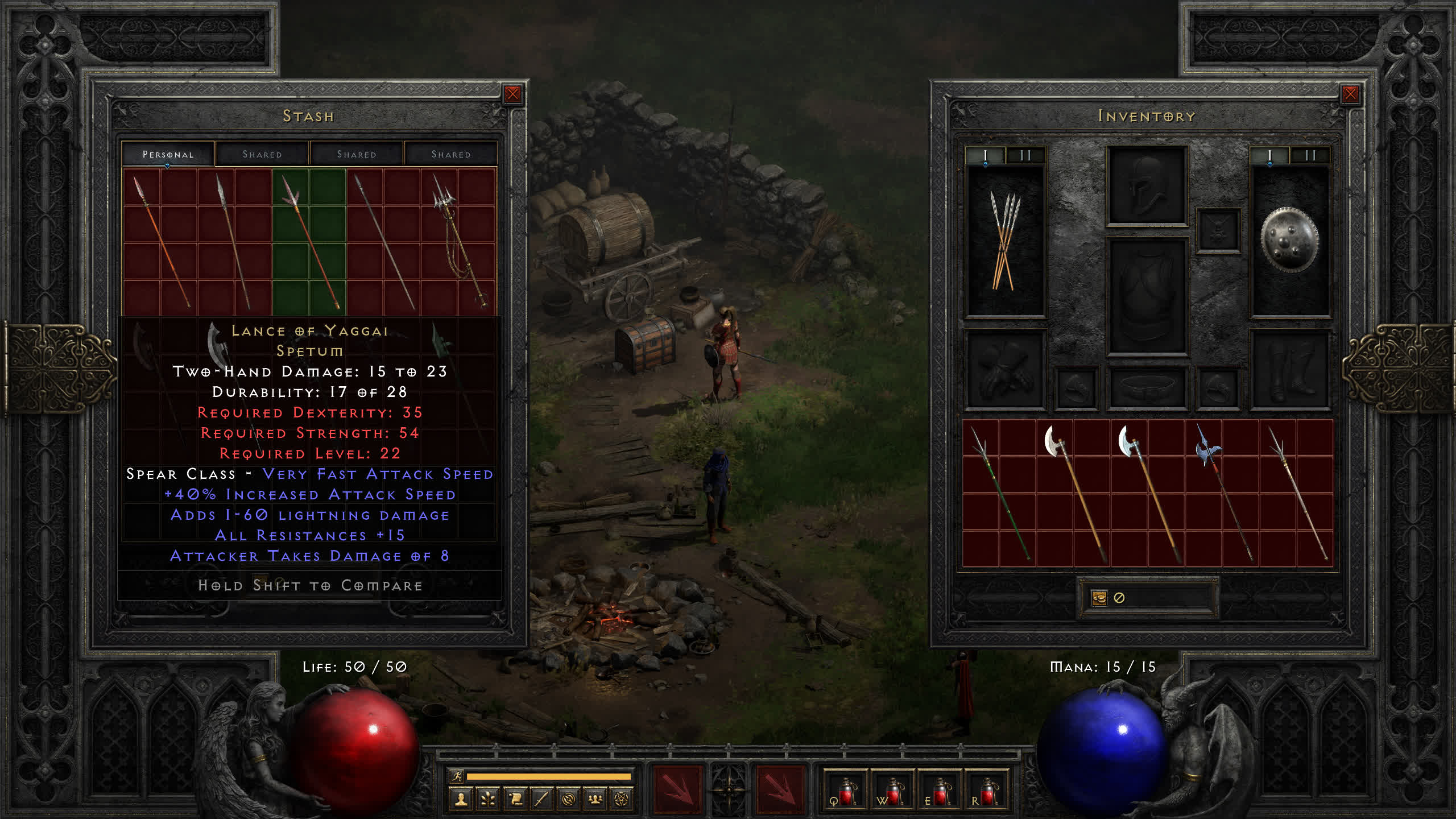Open the game menu pentagram icon
The width and height of the screenshot is (1456, 819).
point(622,800)
